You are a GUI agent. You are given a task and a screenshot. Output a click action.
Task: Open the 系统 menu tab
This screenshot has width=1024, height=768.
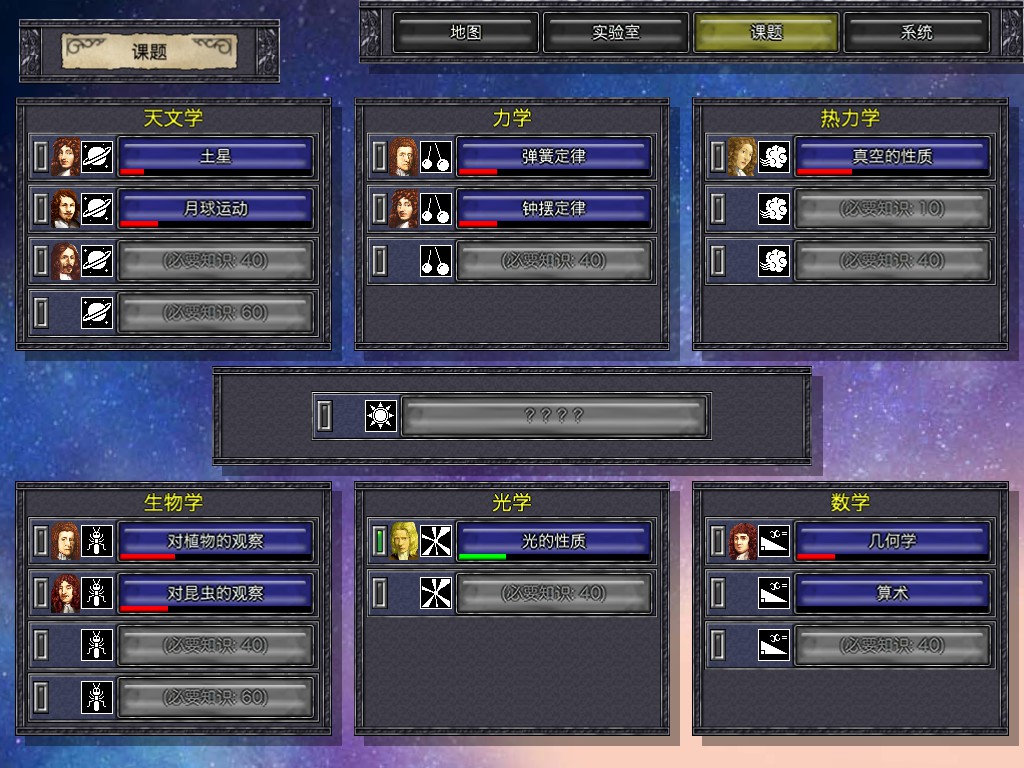[x=917, y=32]
